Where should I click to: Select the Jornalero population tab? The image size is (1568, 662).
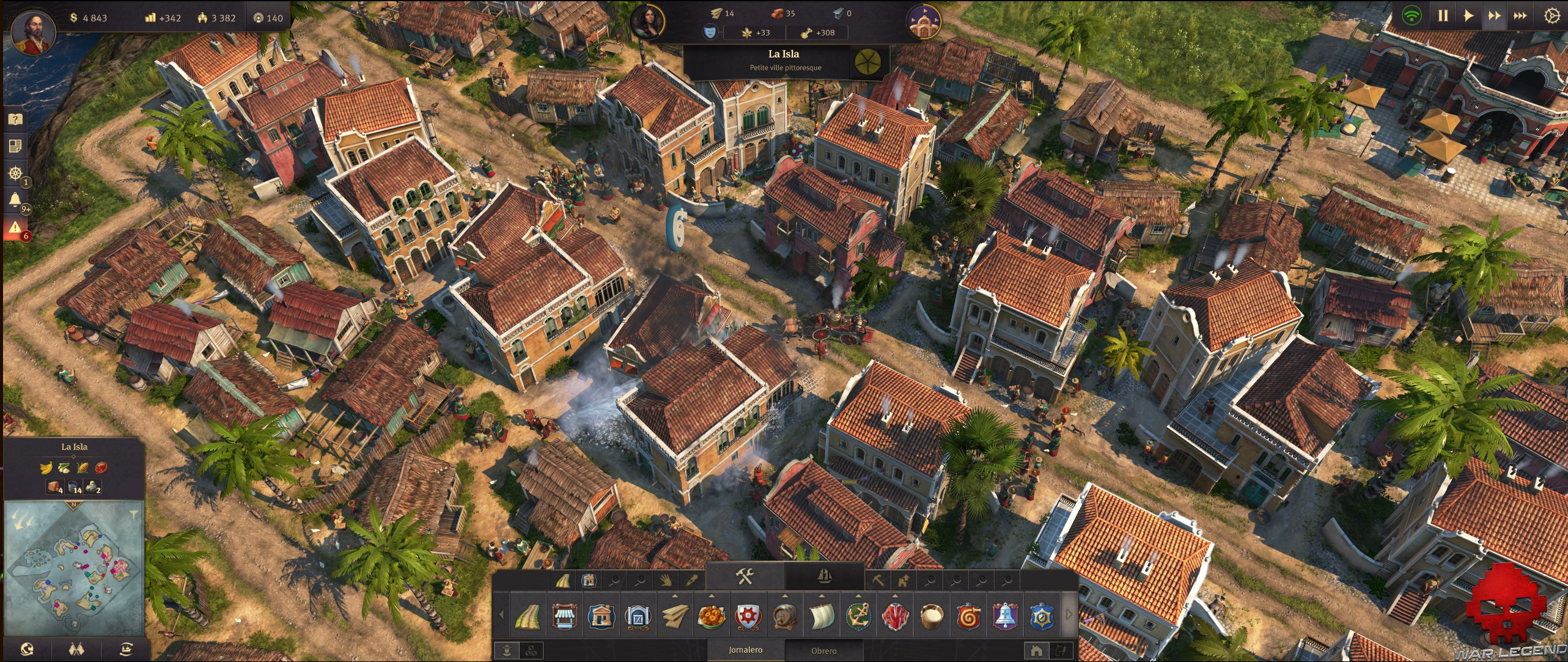point(745,650)
